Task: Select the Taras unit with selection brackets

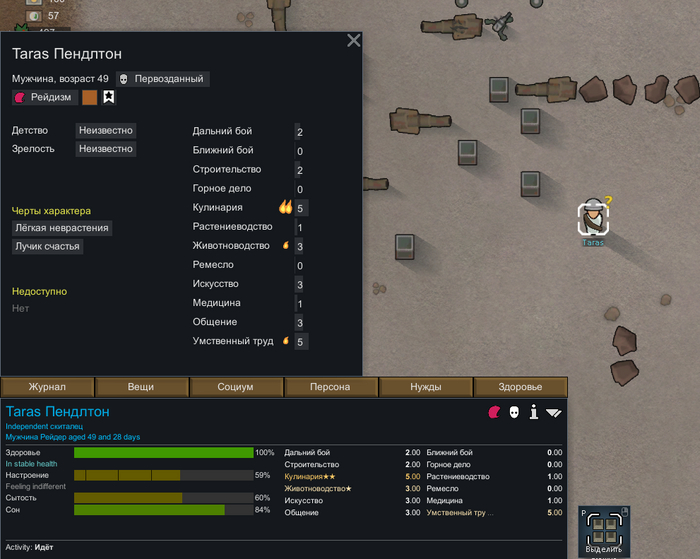Action: pyautogui.click(x=594, y=218)
